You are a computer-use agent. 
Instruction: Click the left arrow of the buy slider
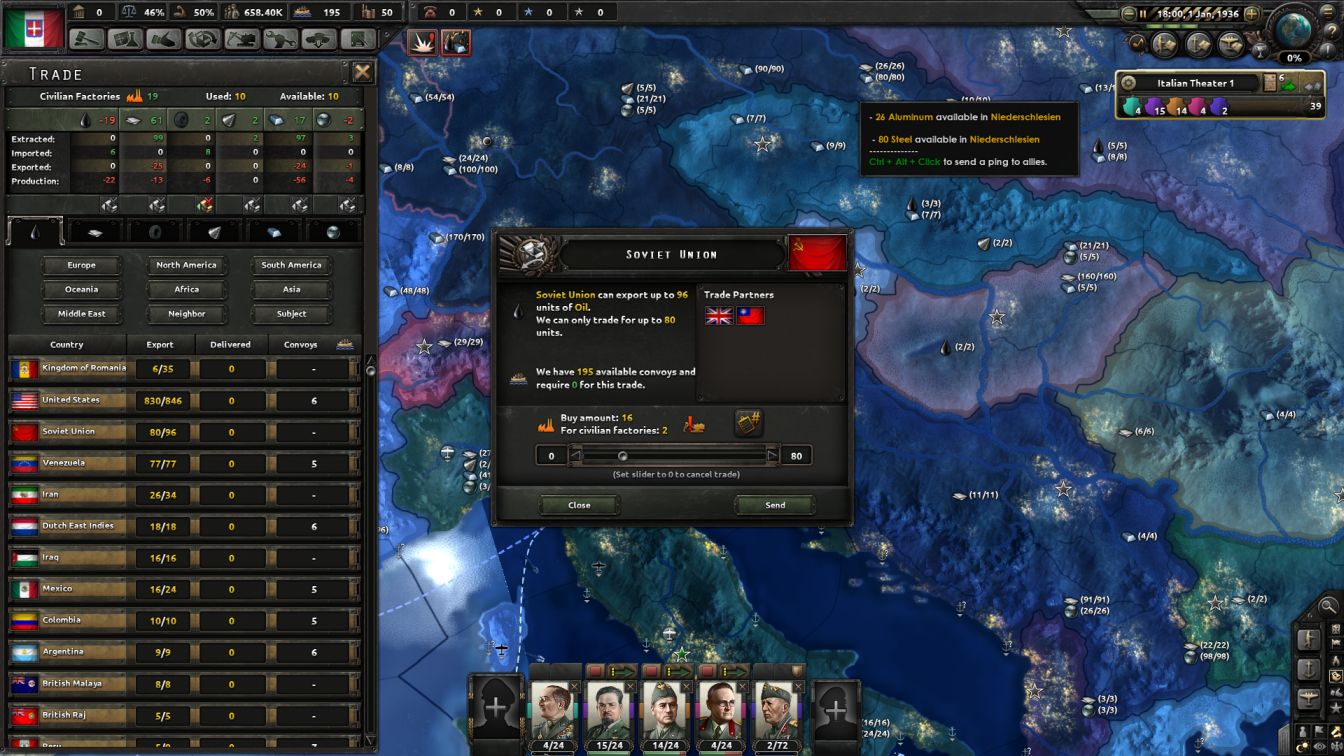coord(577,455)
